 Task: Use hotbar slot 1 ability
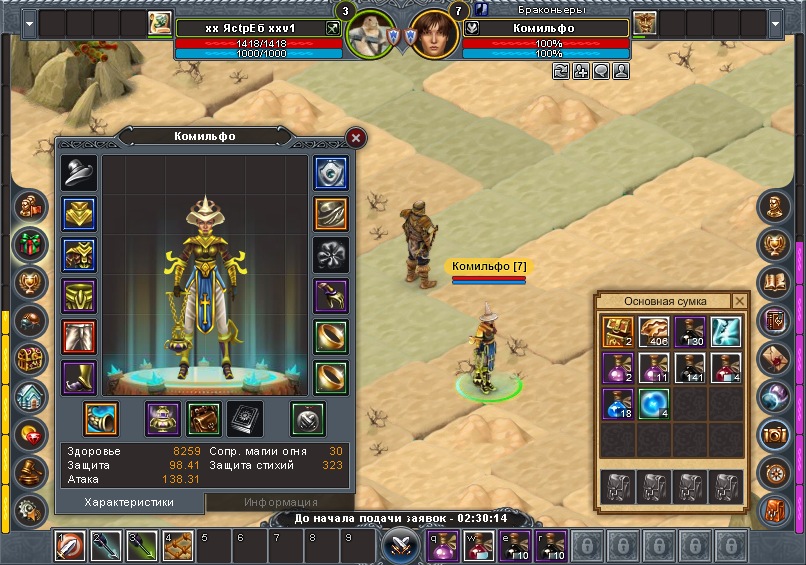pyautogui.click(x=69, y=546)
